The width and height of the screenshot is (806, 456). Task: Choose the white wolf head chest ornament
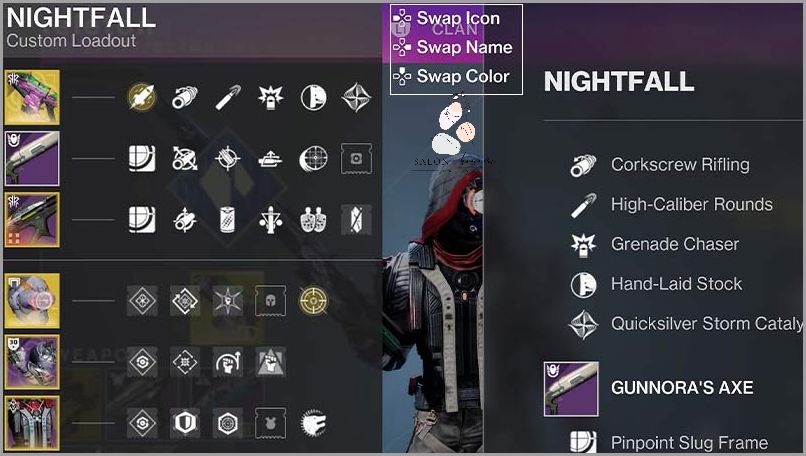(313, 423)
